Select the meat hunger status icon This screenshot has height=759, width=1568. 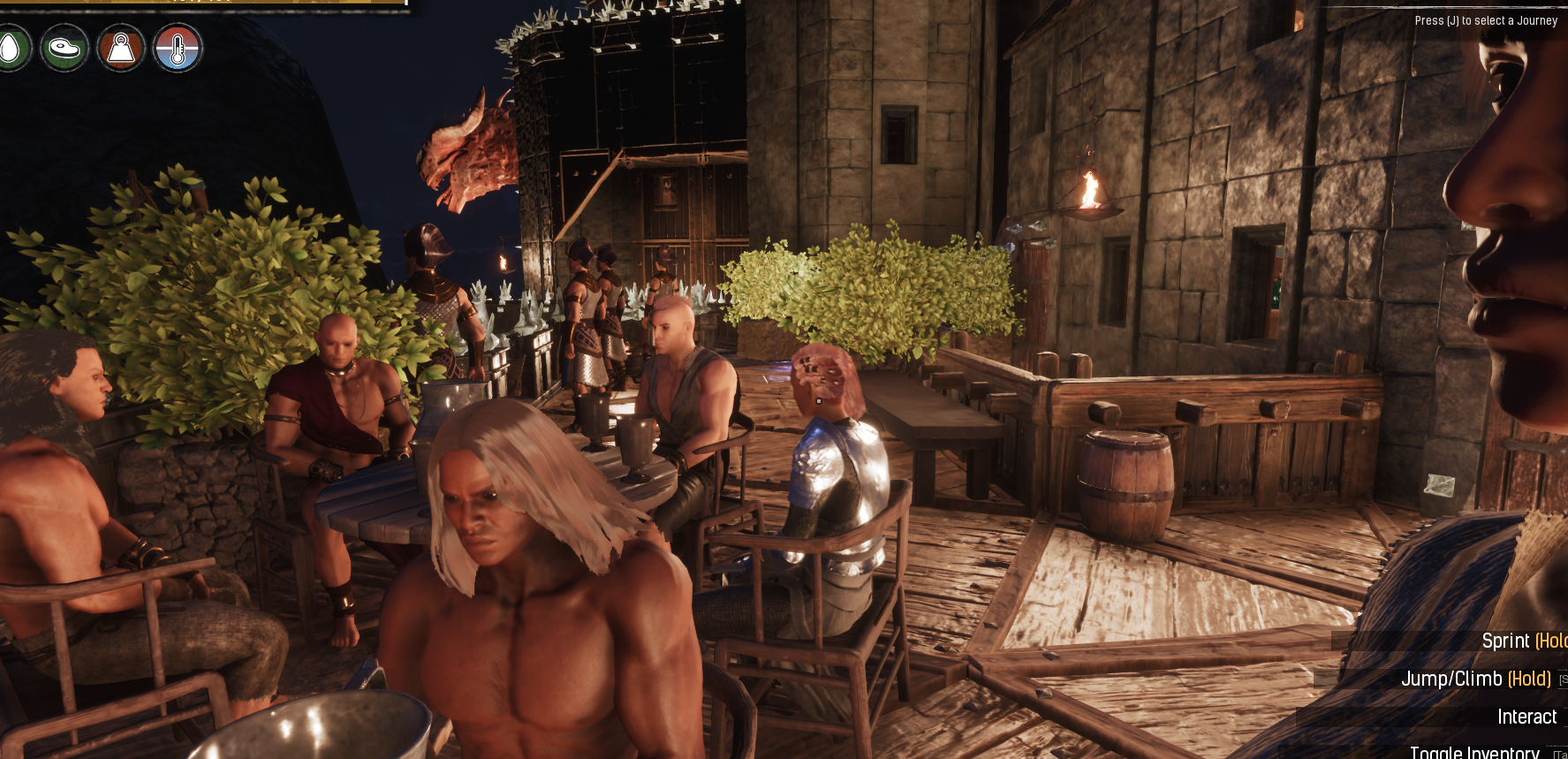click(64, 48)
